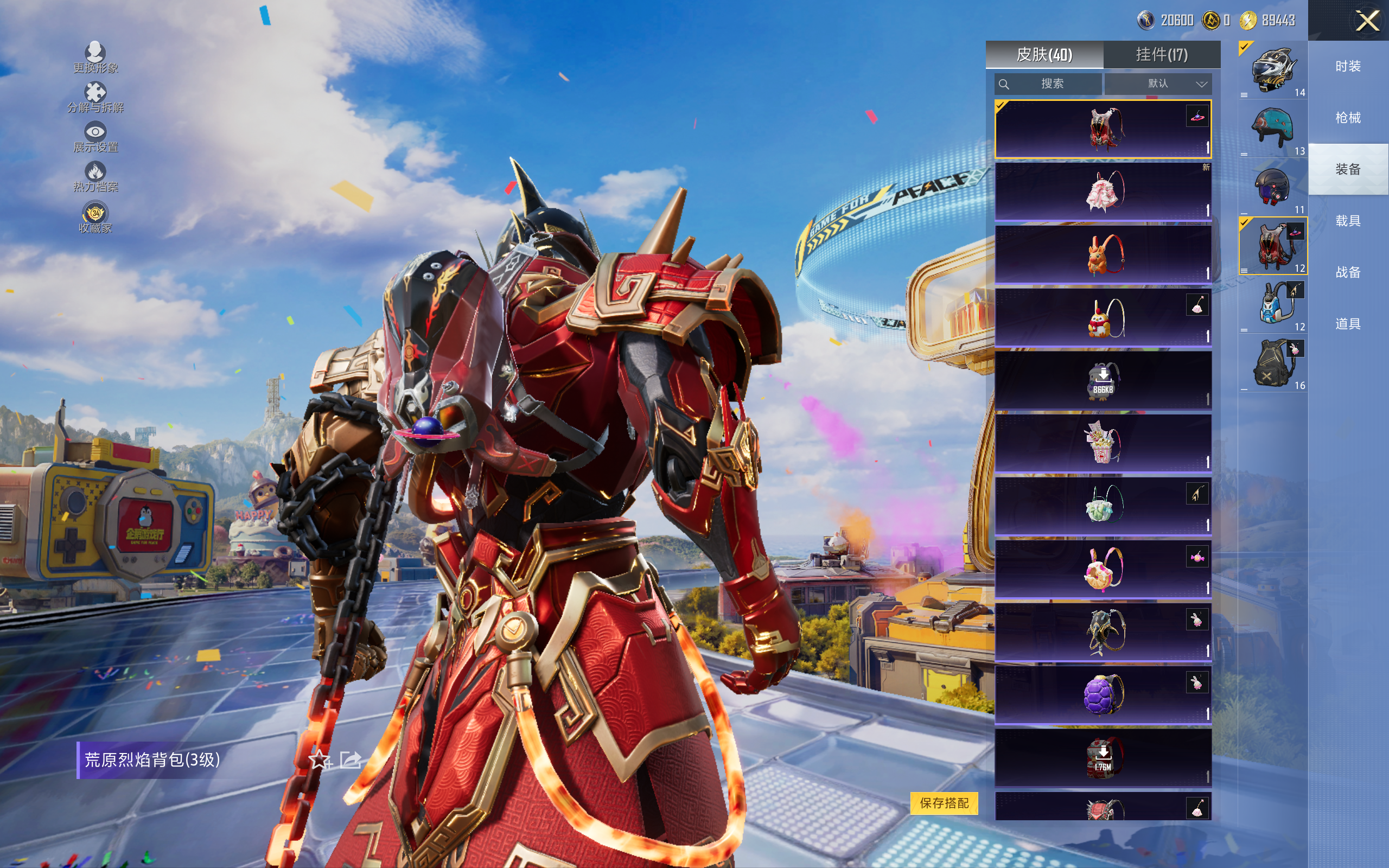
Task: Open 更换形象 to change avatar
Action: (95, 58)
